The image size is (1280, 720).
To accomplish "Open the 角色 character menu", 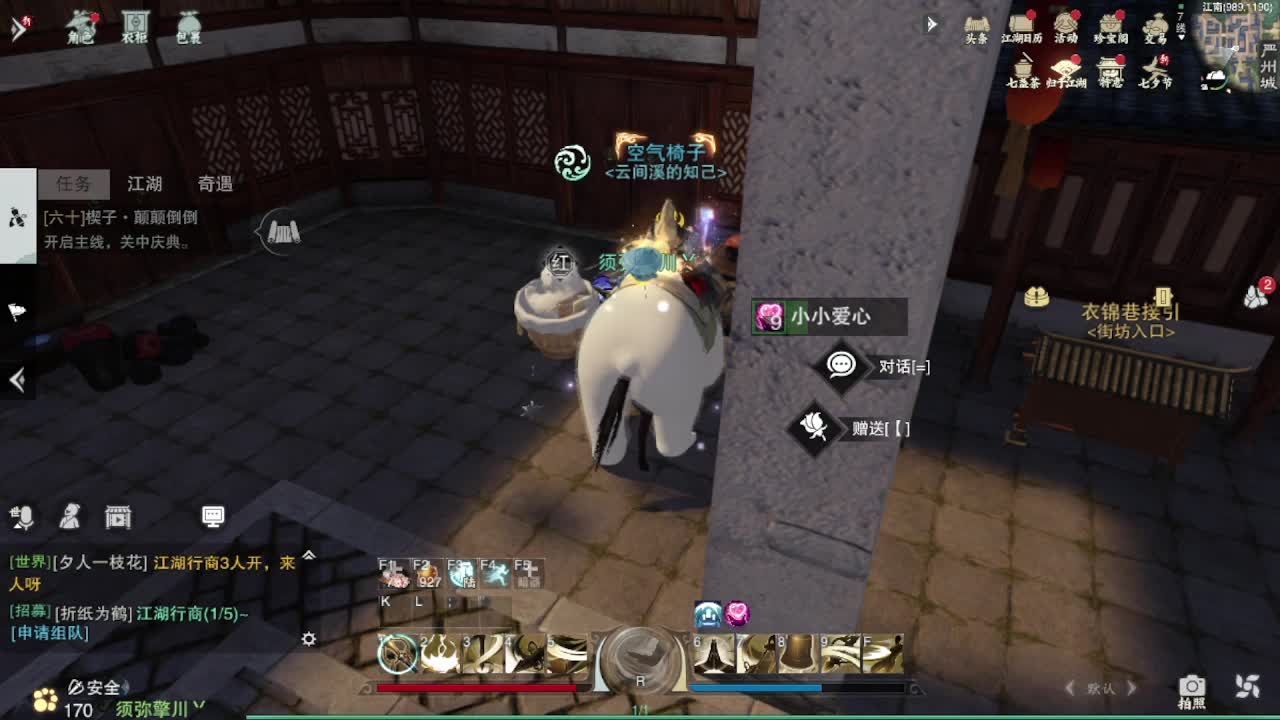I will coord(81,26).
